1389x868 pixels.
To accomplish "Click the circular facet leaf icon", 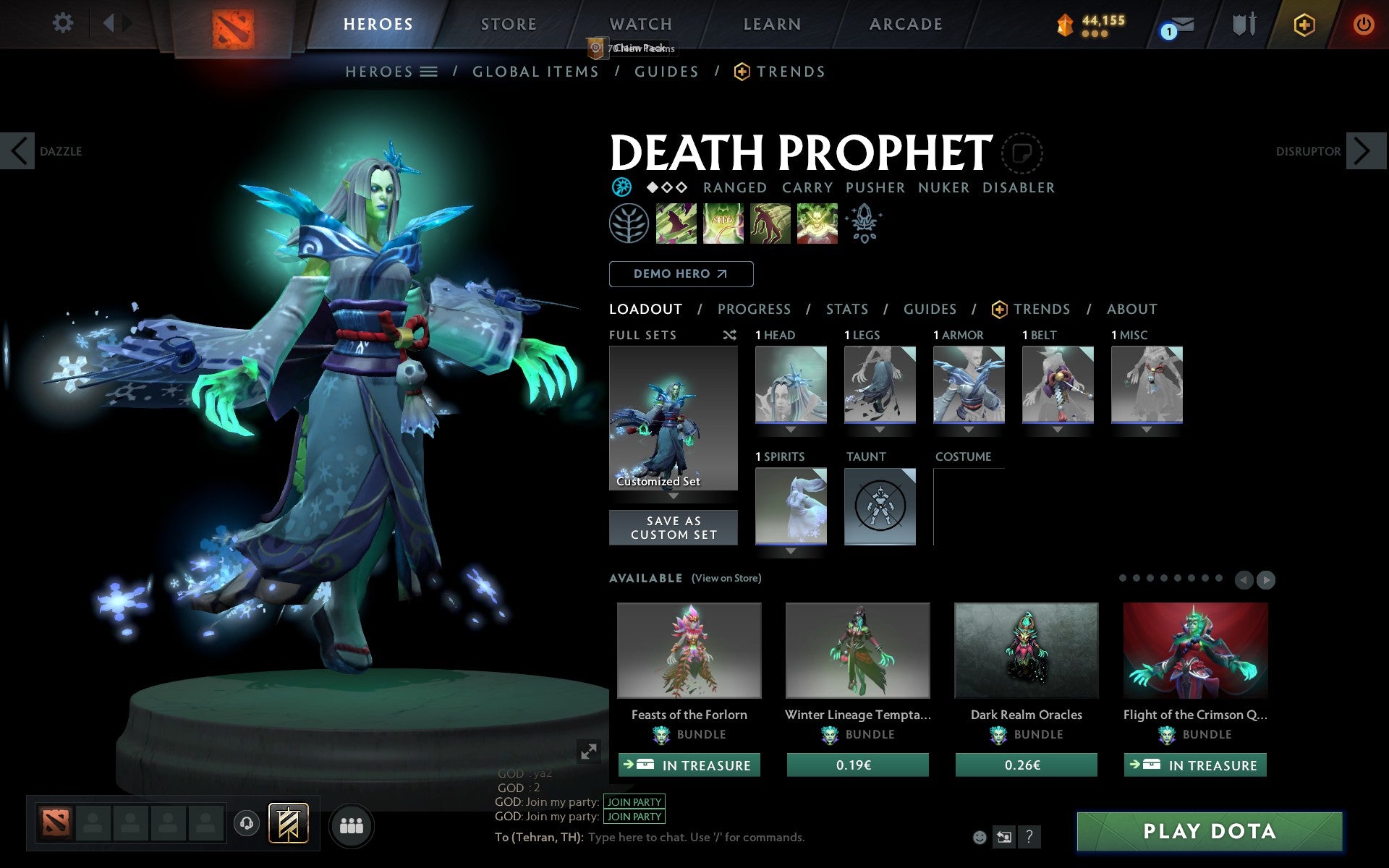I will [x=629, y=224].
